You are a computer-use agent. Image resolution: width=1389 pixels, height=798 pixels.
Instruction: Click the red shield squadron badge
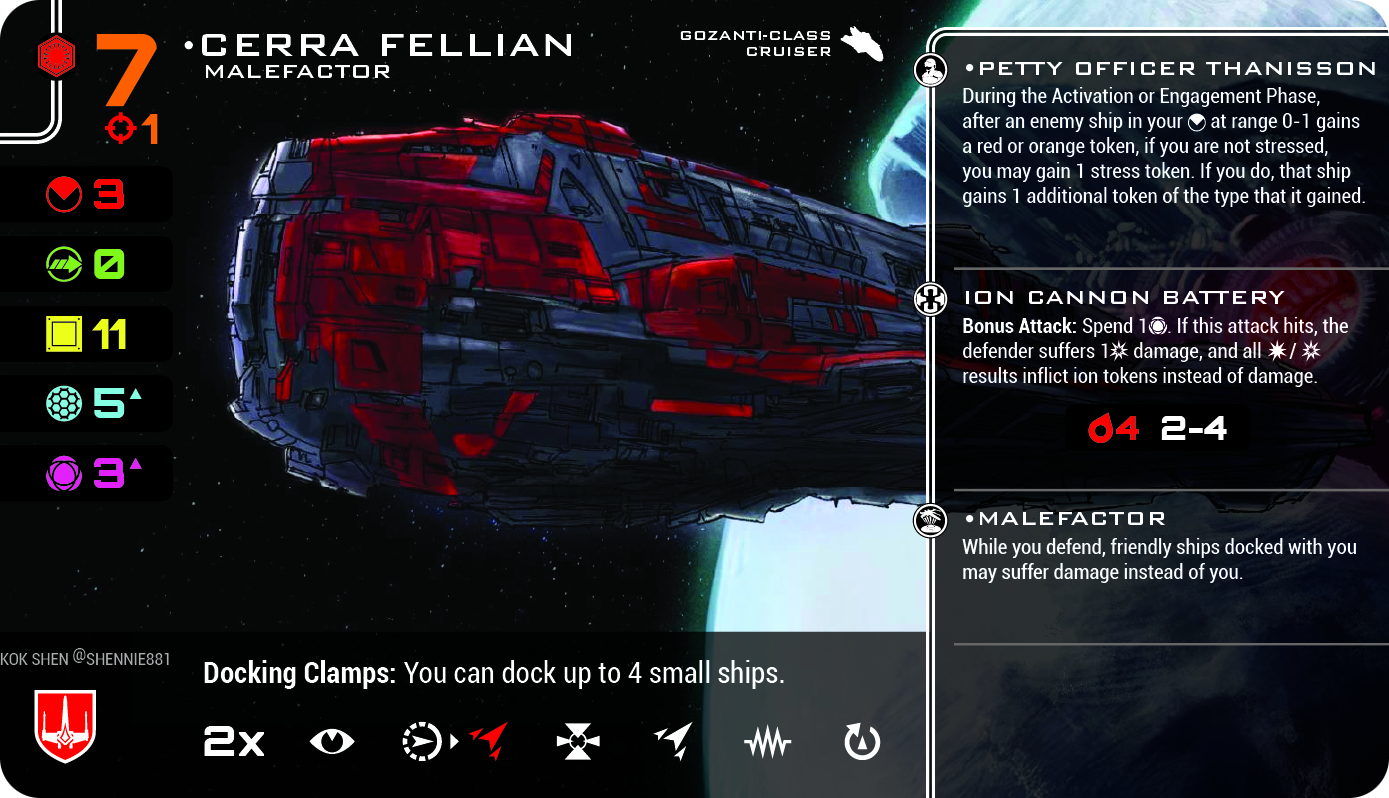point(64,726)
